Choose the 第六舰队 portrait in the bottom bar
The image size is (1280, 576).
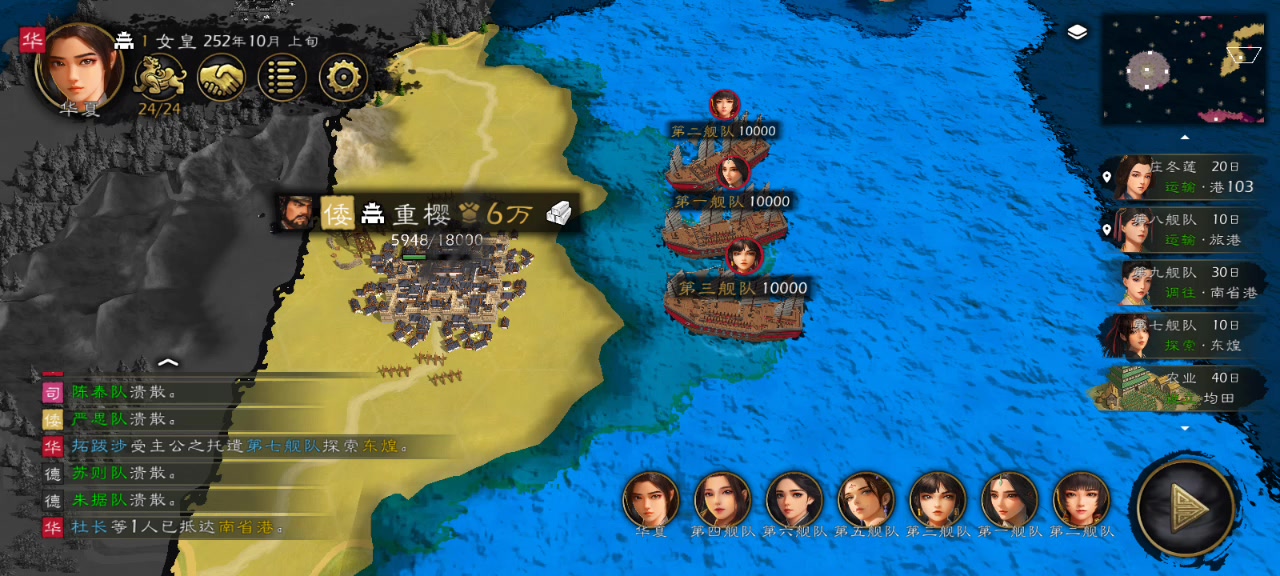794,499
